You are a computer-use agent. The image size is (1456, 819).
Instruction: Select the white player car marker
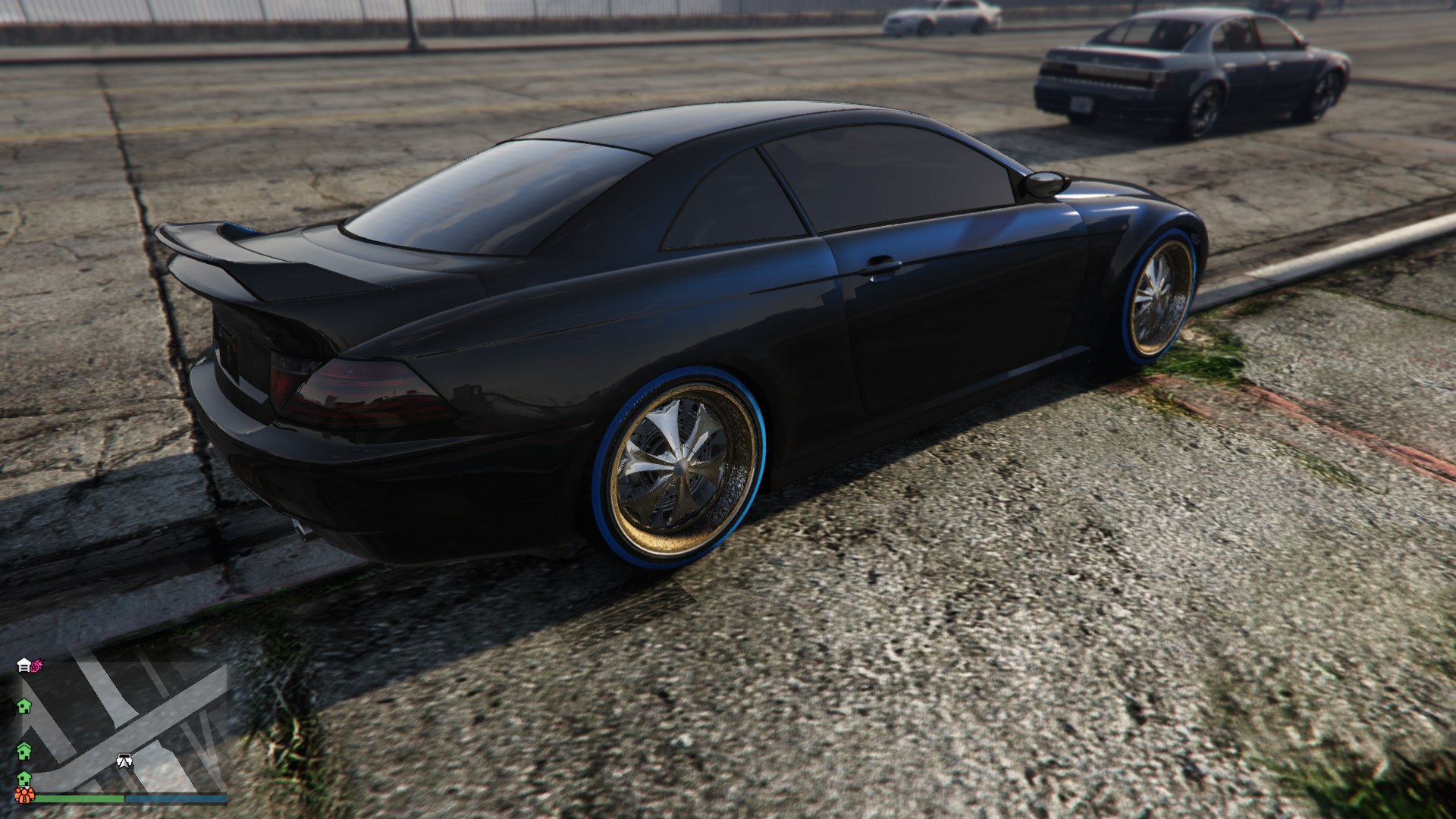click(124, 761)
